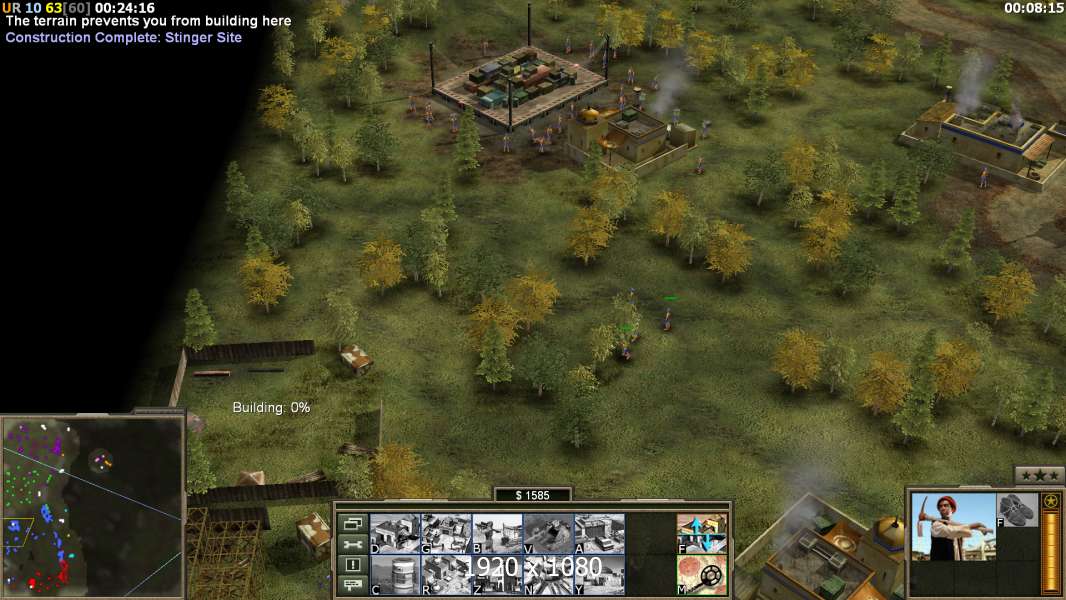Screen dimensions: 1066x600
Task: Choose the build option with hotkey G
Action: 446,533
